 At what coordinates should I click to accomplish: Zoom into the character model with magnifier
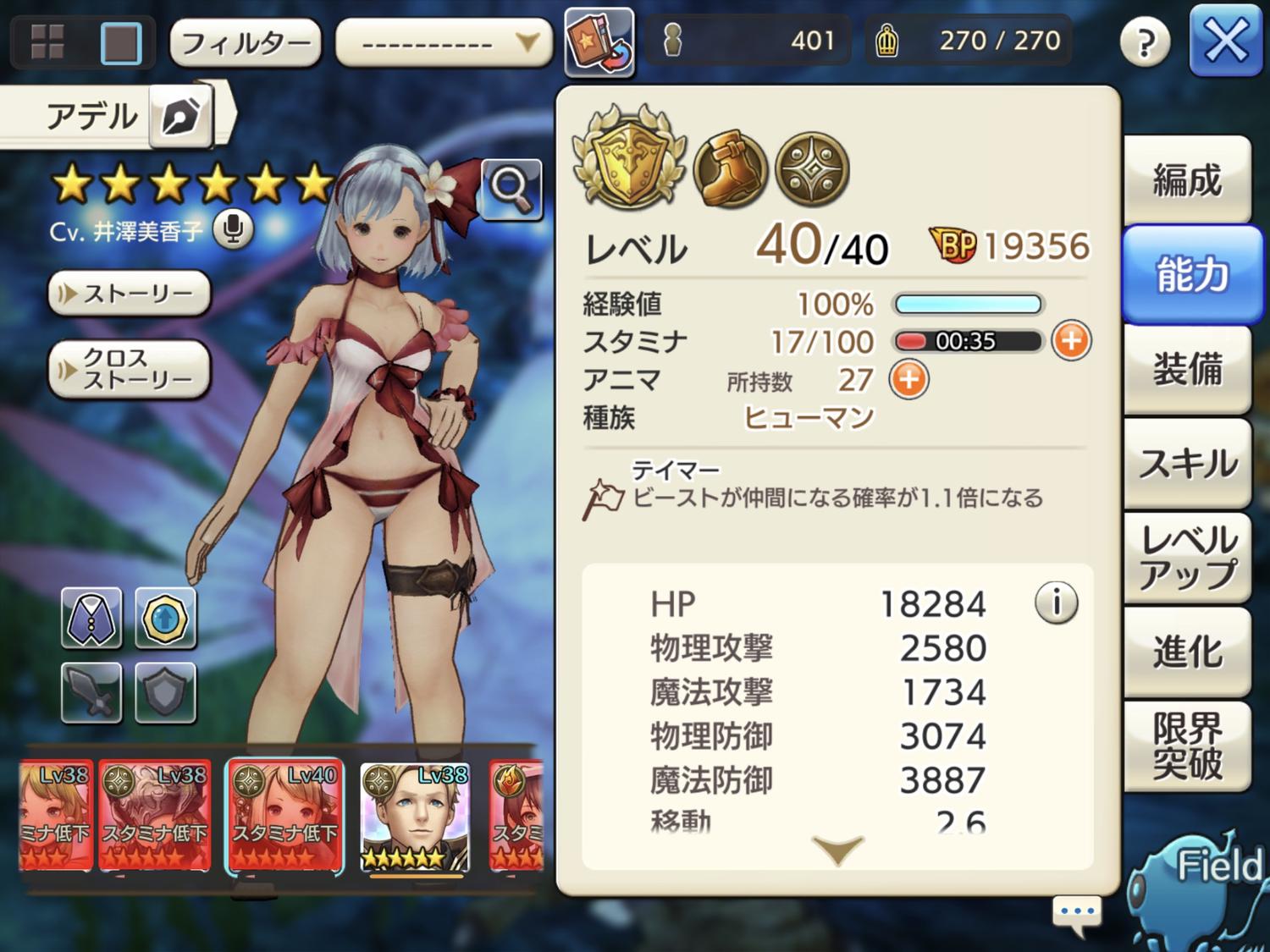click(511, 187)
